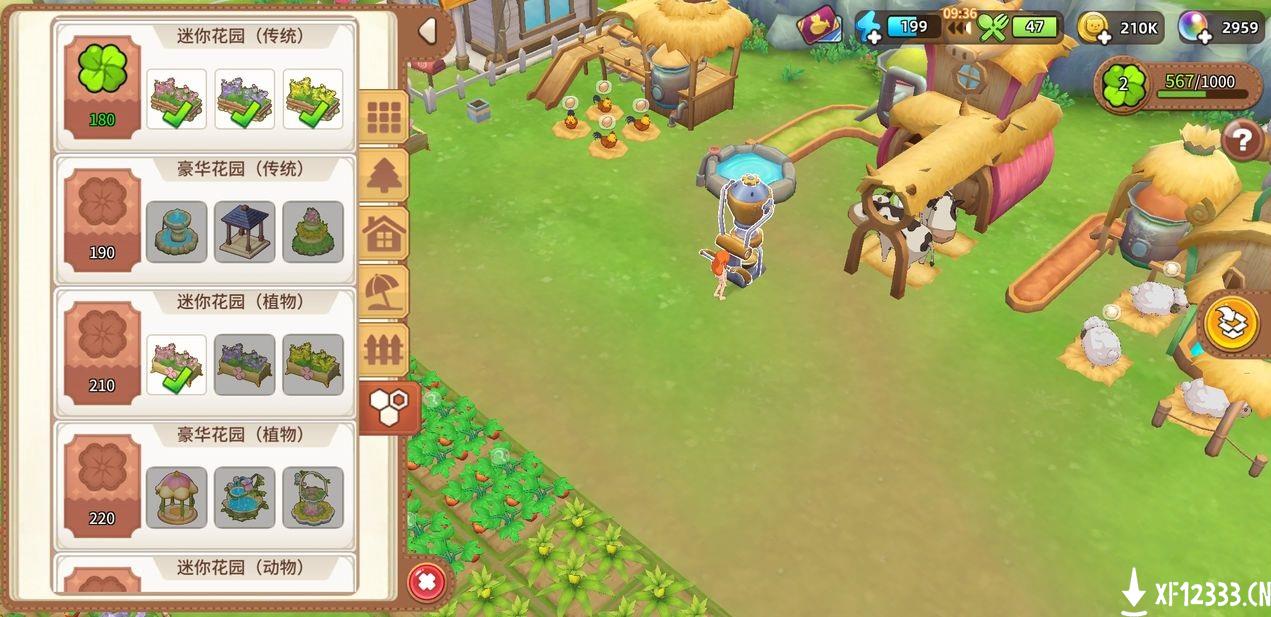The width and height of the screenshot is (1271, 617).
Task: Choose the pink flower bed in 迷你花园（传统）
Action: (177, 99)
